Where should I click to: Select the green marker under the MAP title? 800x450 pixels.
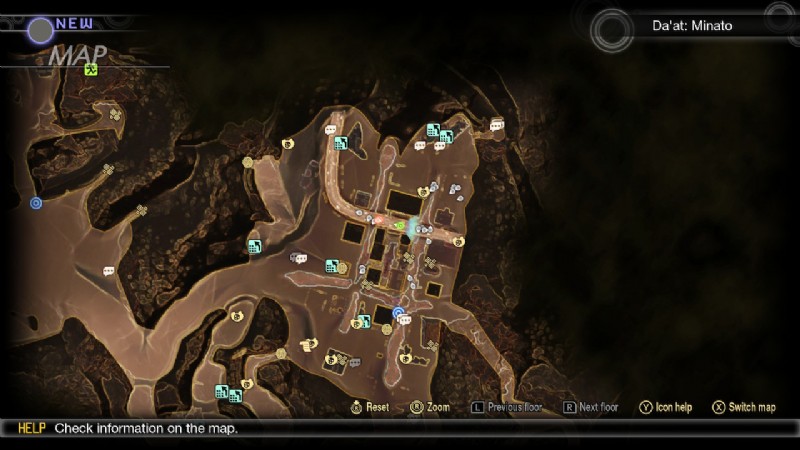(x=91, y=69)
